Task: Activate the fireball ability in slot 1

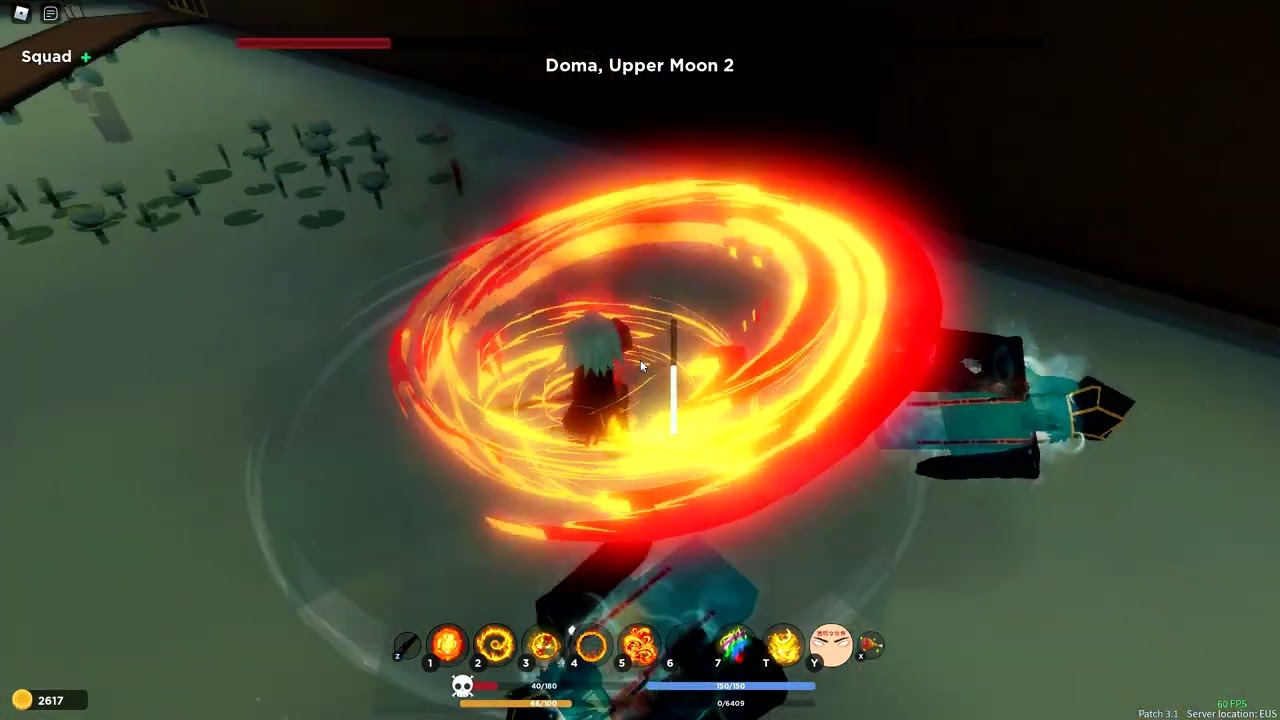Action: 447,645
